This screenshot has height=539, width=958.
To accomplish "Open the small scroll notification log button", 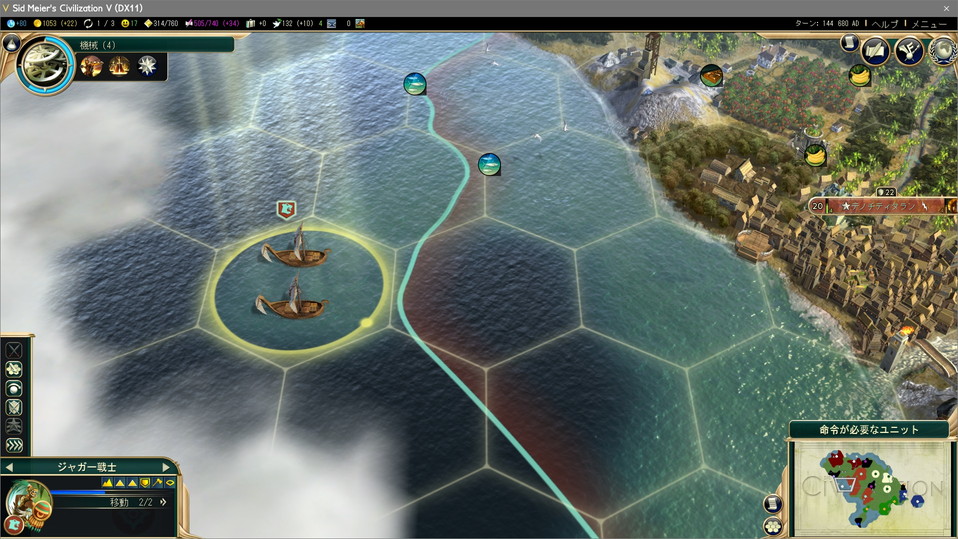I will (x=849, y=43).
